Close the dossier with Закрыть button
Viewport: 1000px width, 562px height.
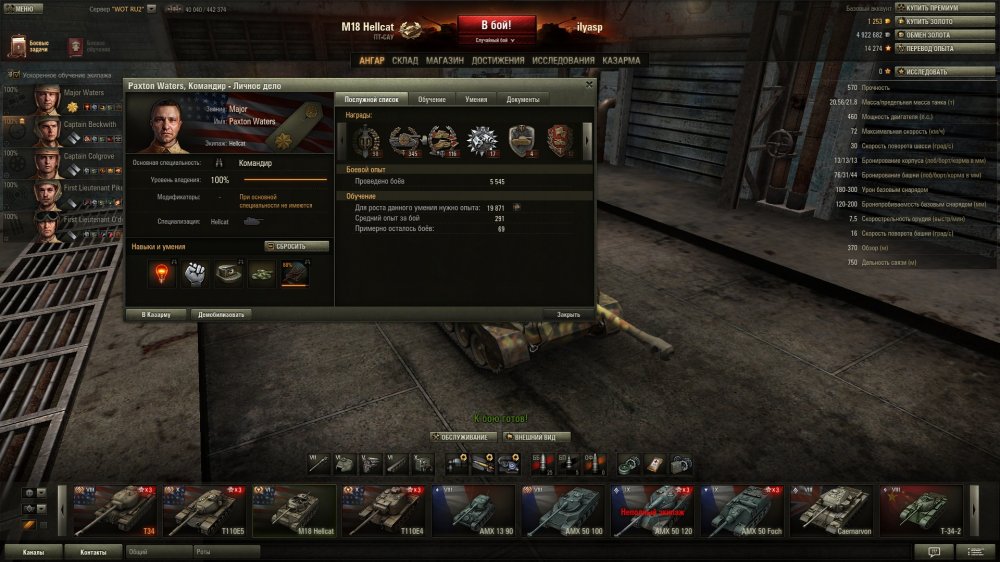coord(568,314)
